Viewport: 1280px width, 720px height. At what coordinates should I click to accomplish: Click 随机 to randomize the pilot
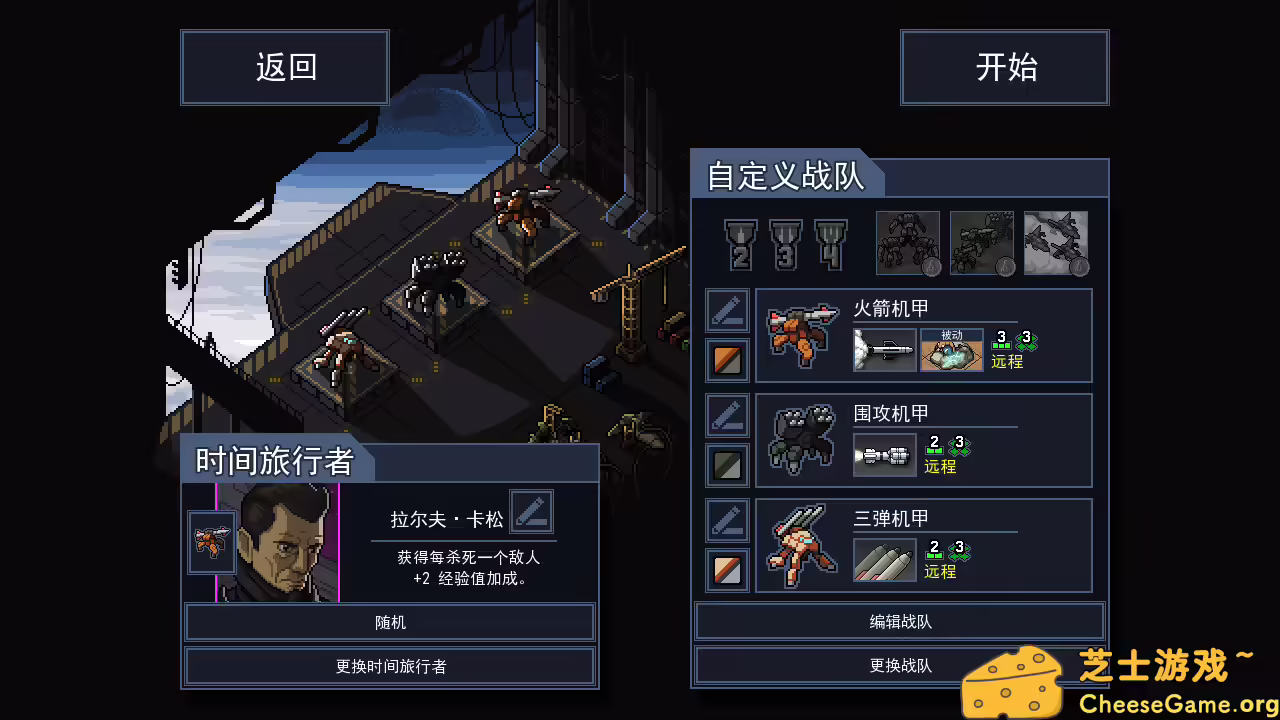(389, 622)
